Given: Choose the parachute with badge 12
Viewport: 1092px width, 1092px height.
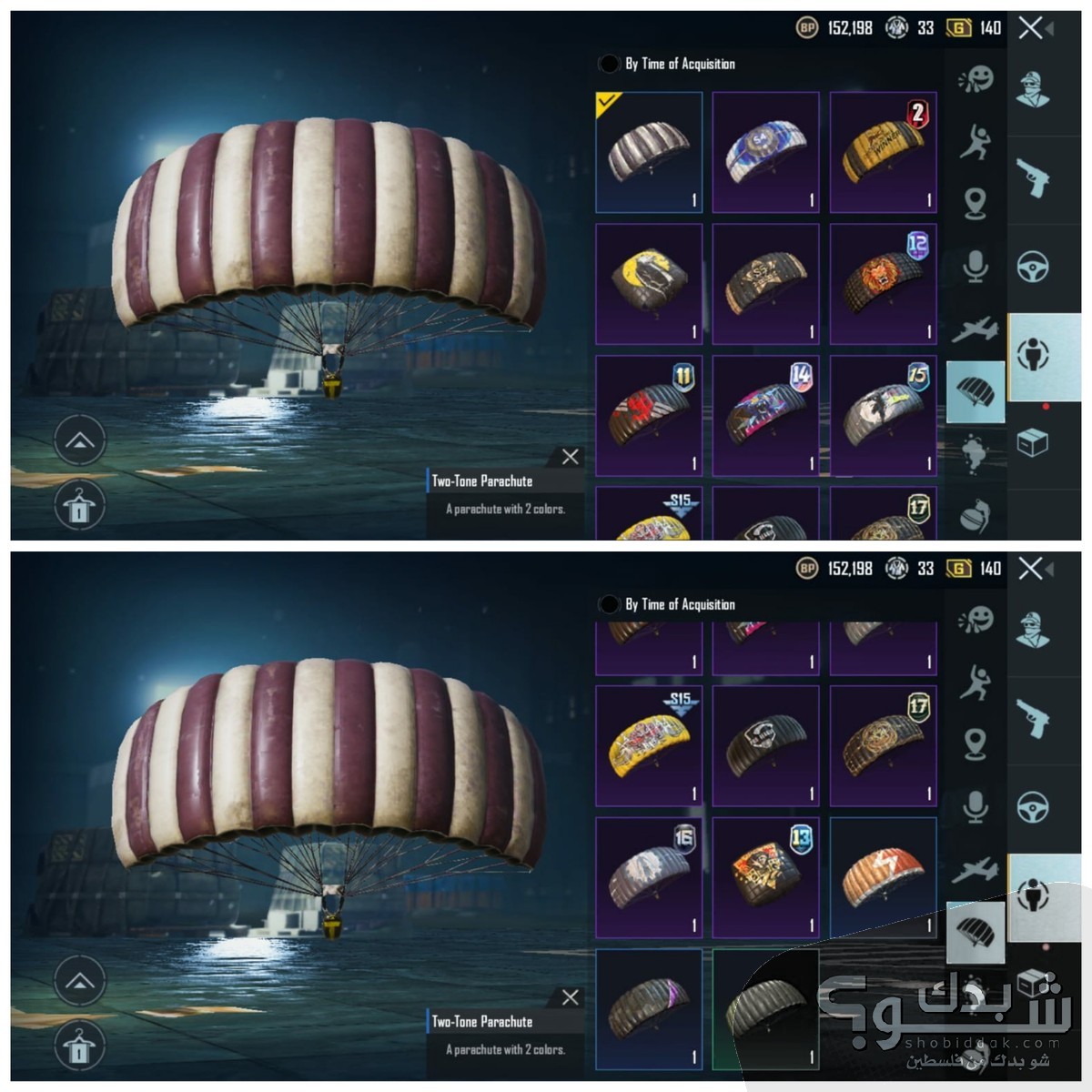Looking at the screenshot, I should tap(883, 284).
